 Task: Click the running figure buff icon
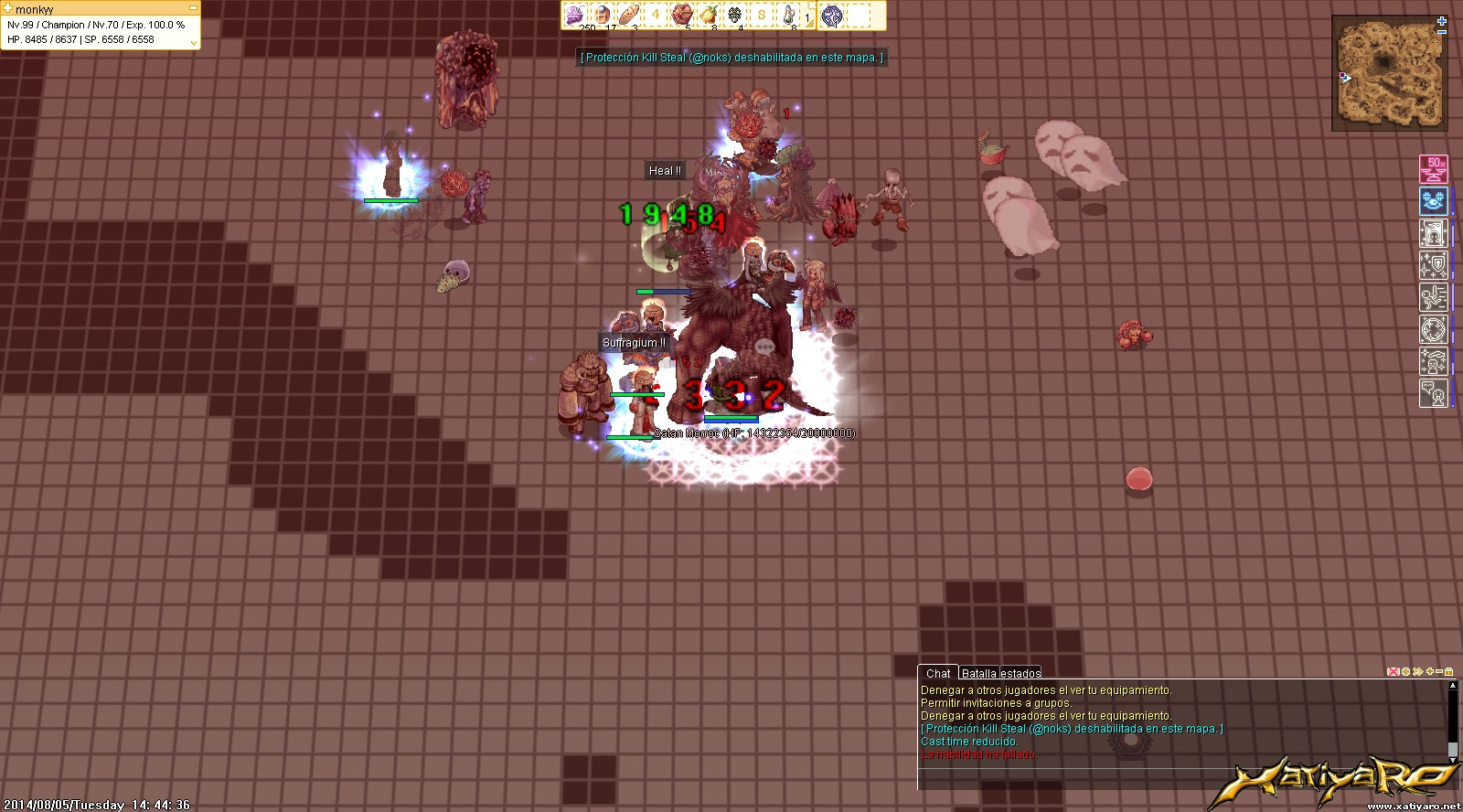[x=1433, y=297]
